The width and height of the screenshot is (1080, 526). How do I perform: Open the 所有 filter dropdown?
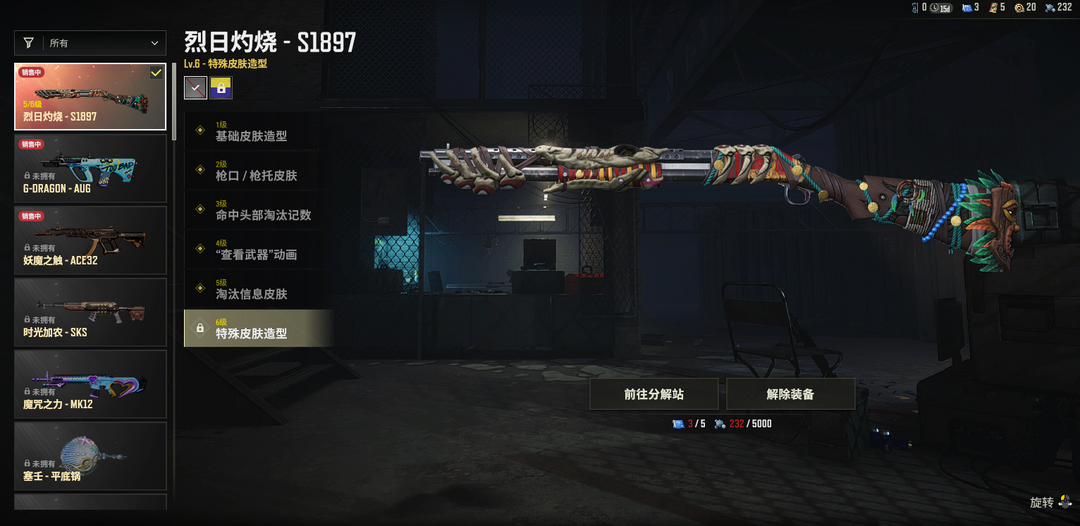[103, 43]
